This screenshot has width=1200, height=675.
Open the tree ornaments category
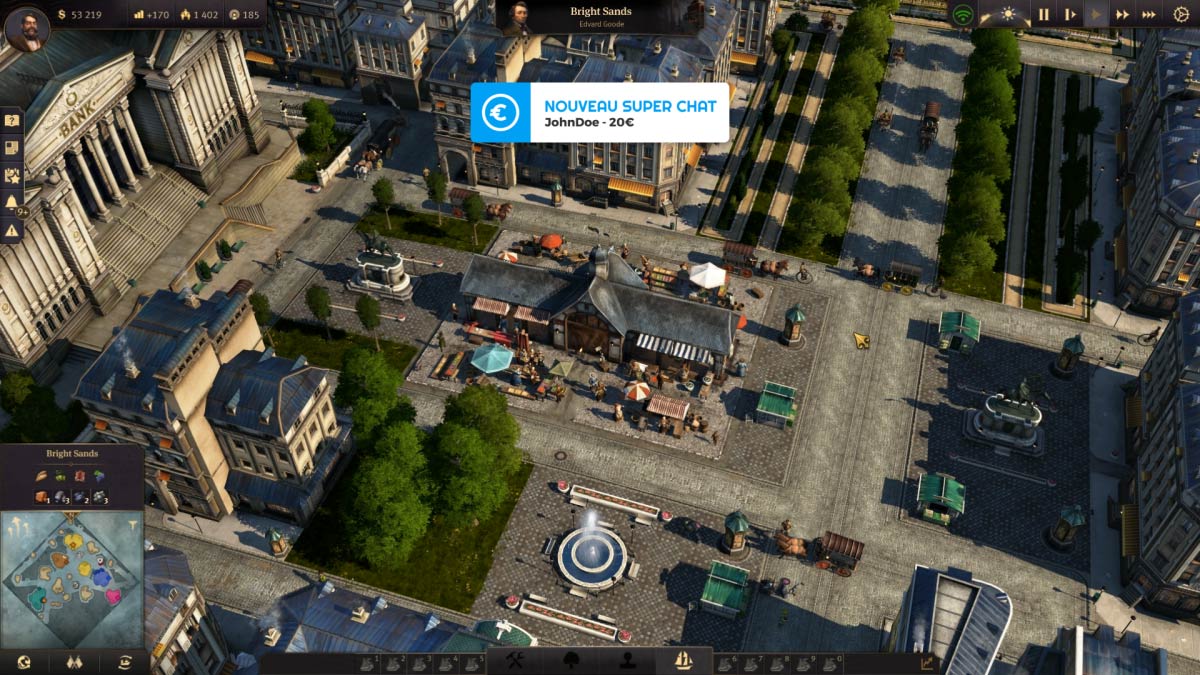point(572,661)
